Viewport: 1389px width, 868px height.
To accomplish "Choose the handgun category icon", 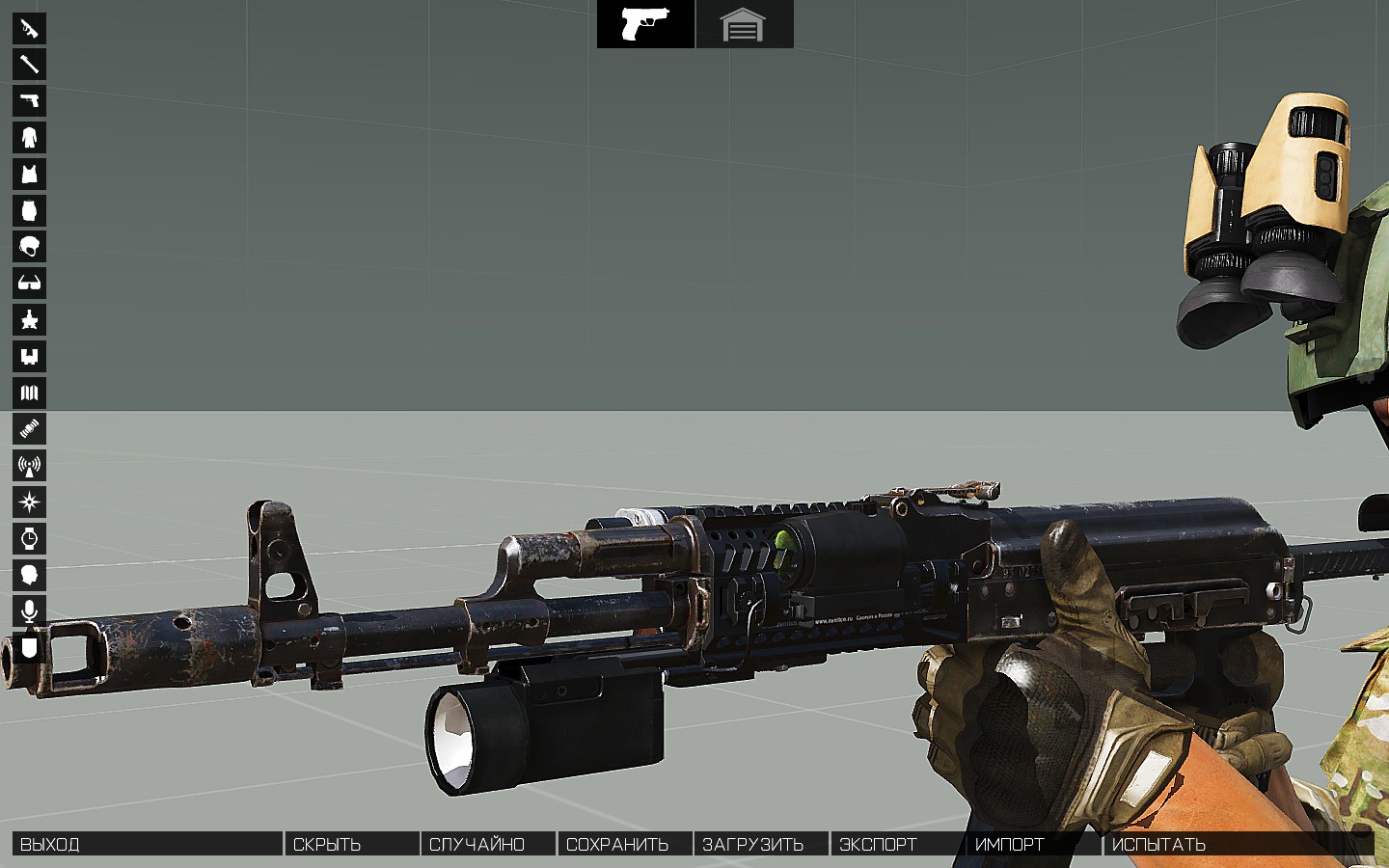I will point(29,100).
